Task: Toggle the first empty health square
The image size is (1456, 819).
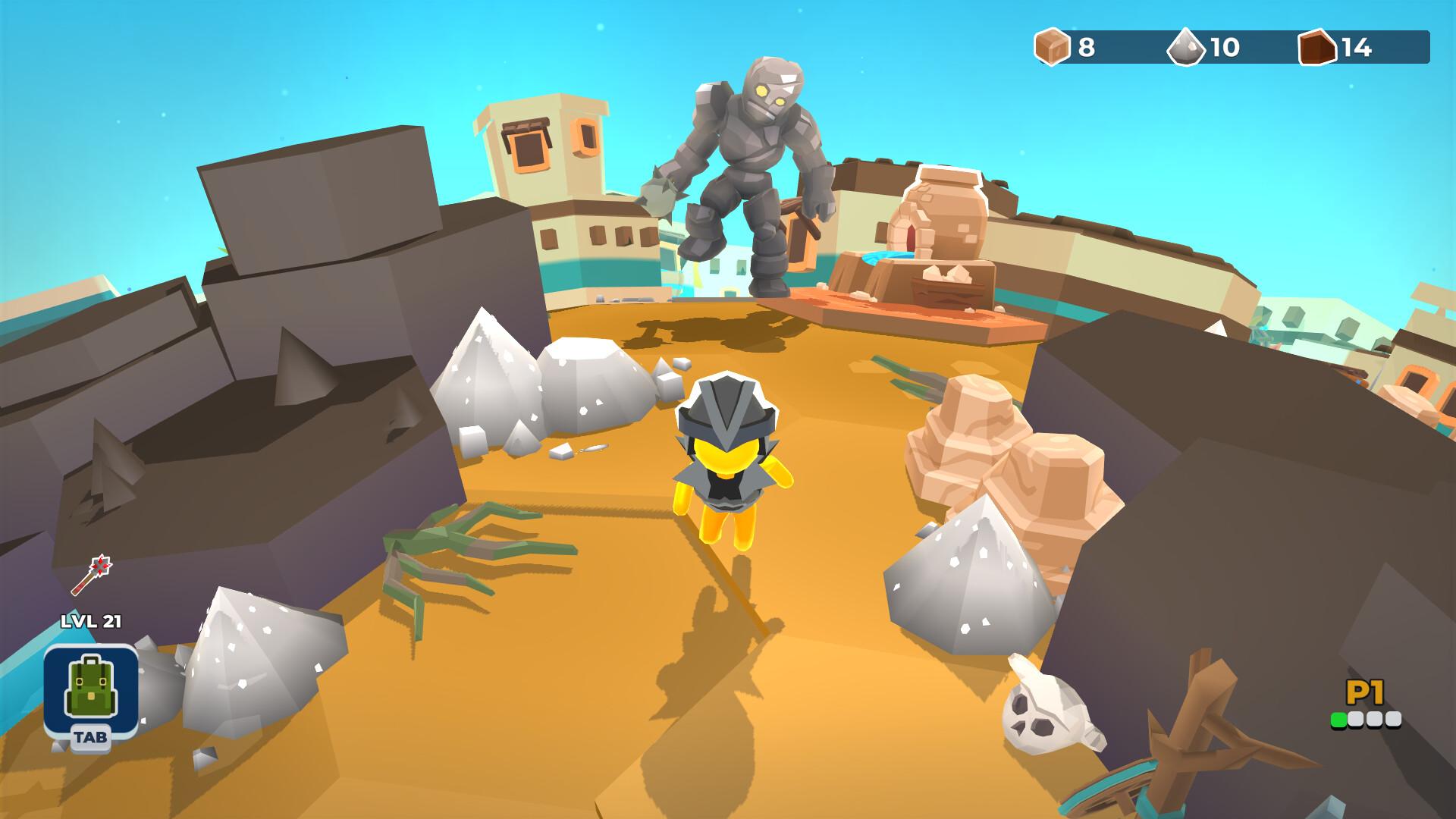Action: pos(1357,719)
